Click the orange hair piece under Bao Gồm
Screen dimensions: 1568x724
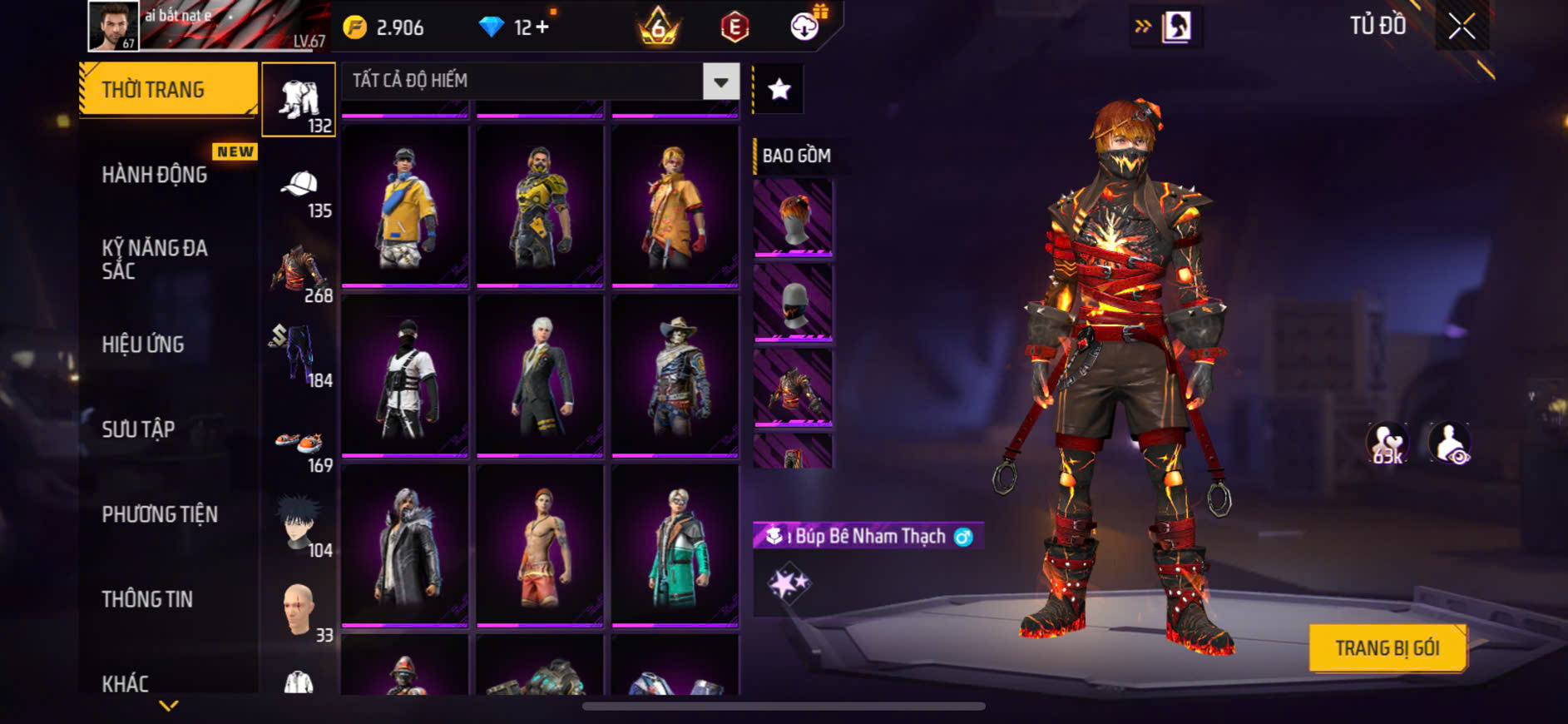[x=793, y=217]
